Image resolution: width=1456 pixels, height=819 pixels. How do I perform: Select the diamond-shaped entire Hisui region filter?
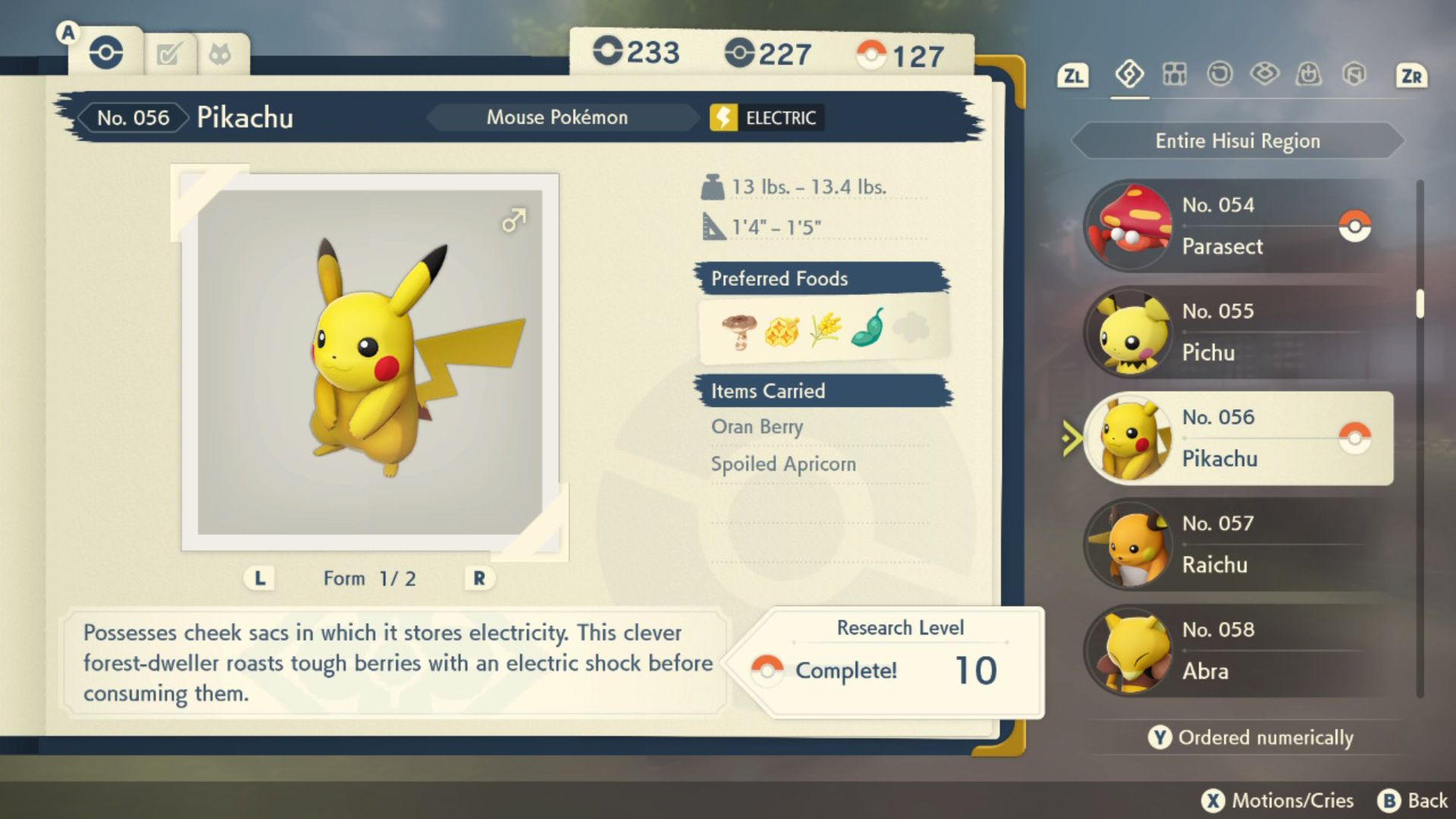pos(1129,74)
